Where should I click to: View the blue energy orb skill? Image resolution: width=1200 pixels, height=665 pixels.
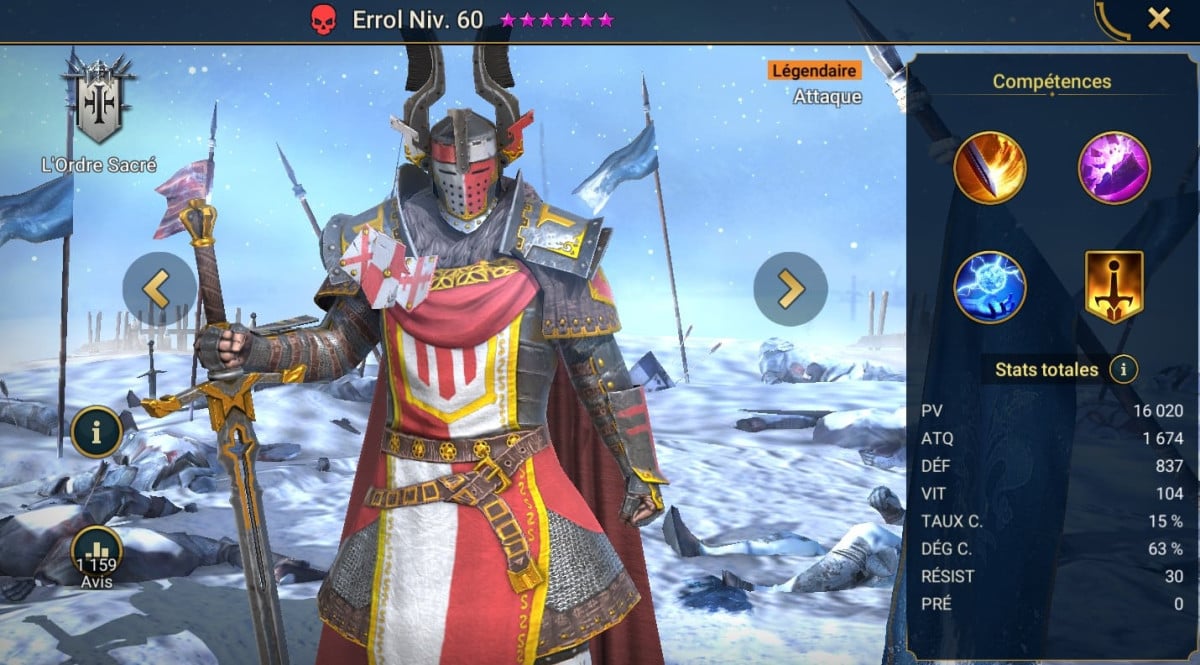coord(990,287)
